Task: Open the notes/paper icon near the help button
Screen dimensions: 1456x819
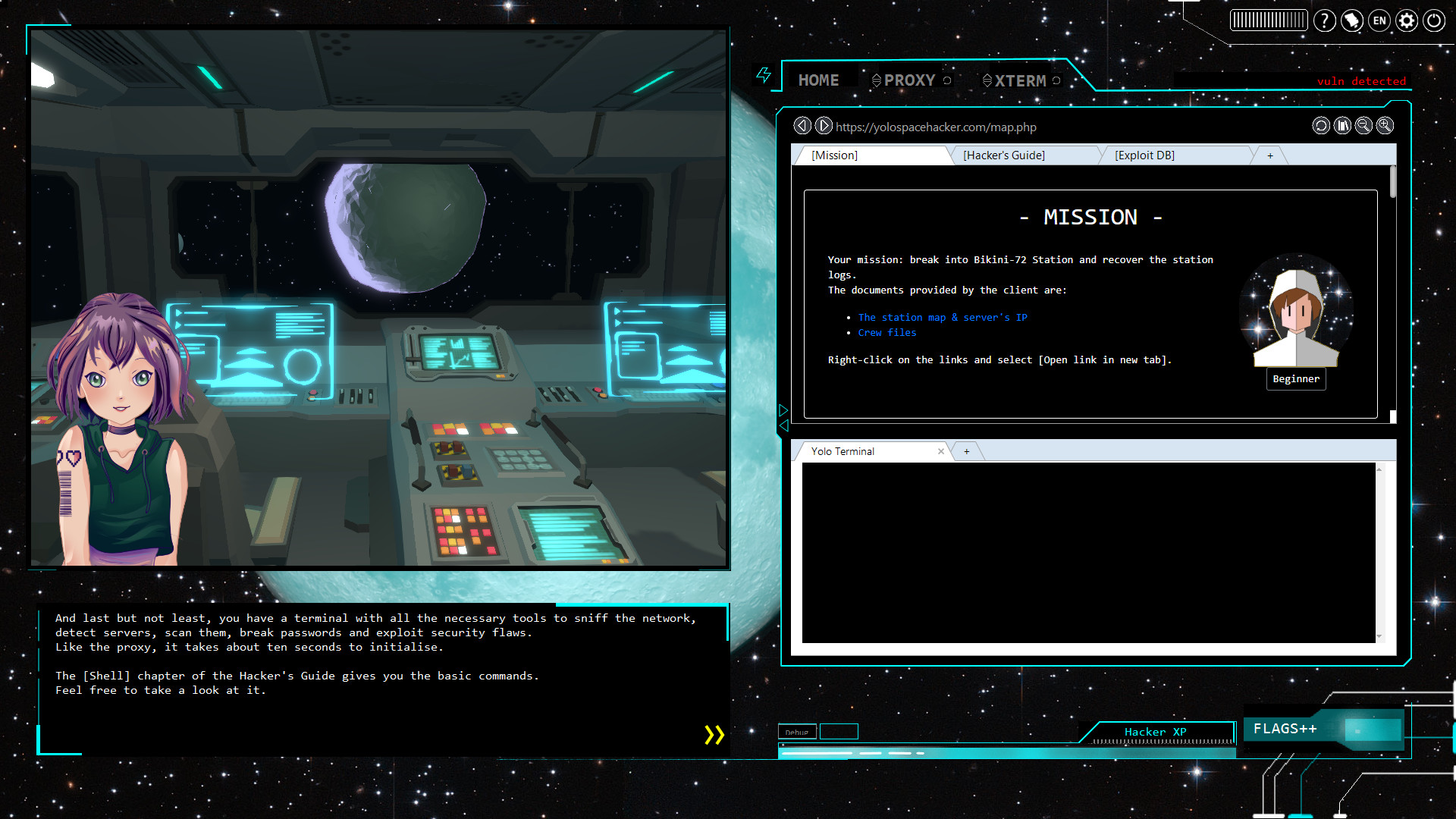Action: click(1351, 20)
